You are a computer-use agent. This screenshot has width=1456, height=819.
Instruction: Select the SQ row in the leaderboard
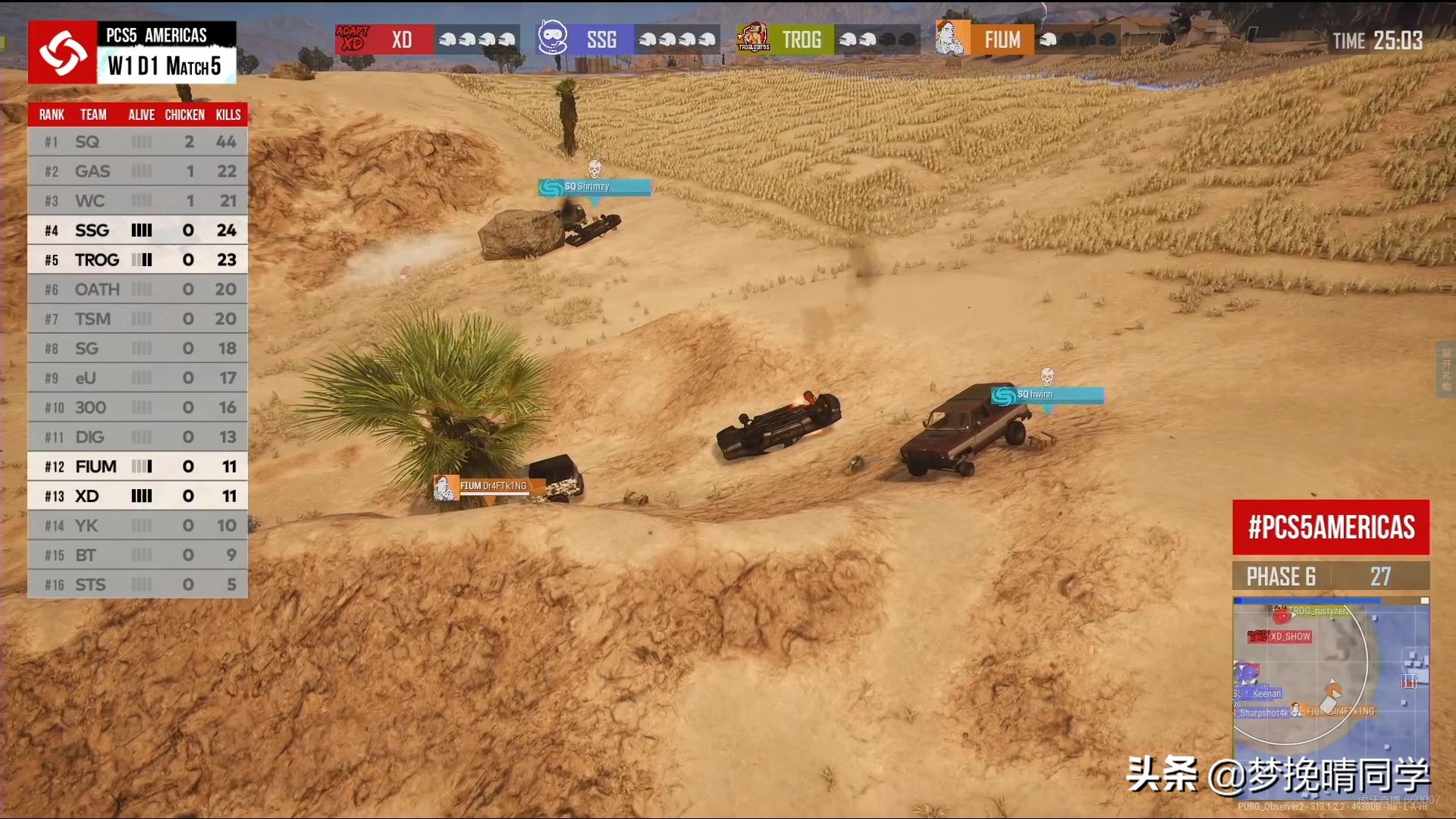[x=137, y=142]
